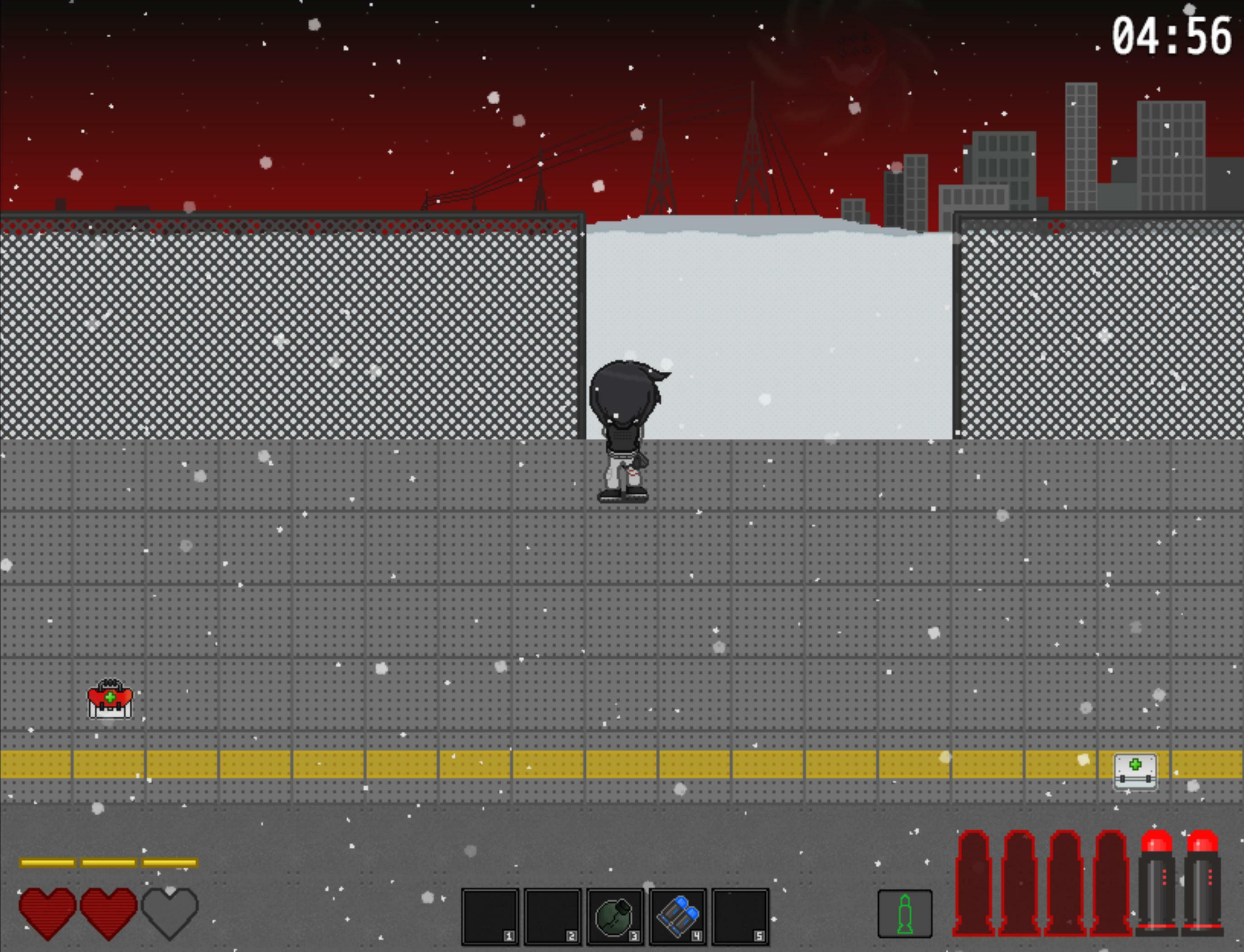The width and height of the screenshot is (1244, 952).
Task: Click the leftmost yellow stamina bar
Action: [47, 862]
